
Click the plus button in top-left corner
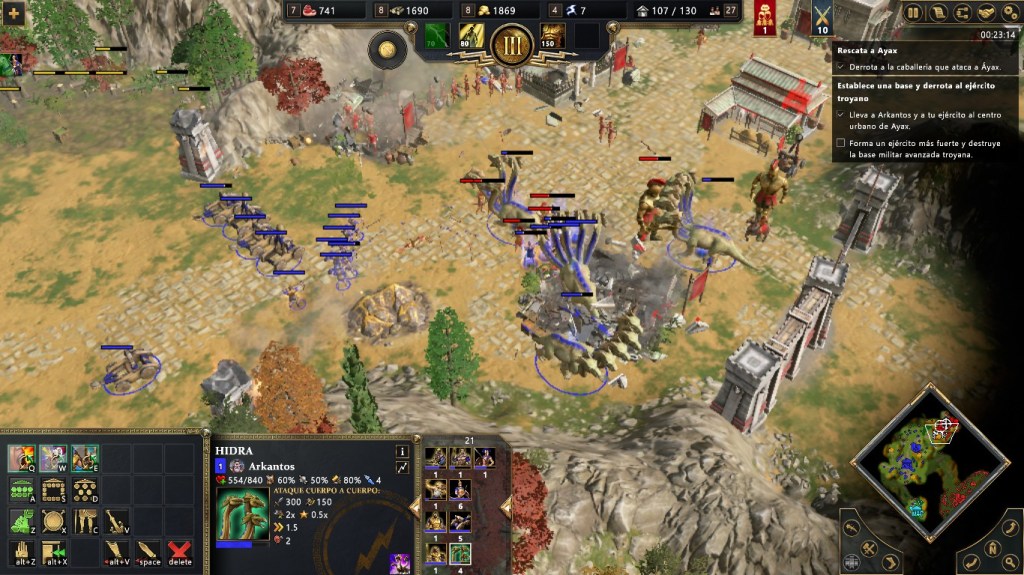point(14,14)
